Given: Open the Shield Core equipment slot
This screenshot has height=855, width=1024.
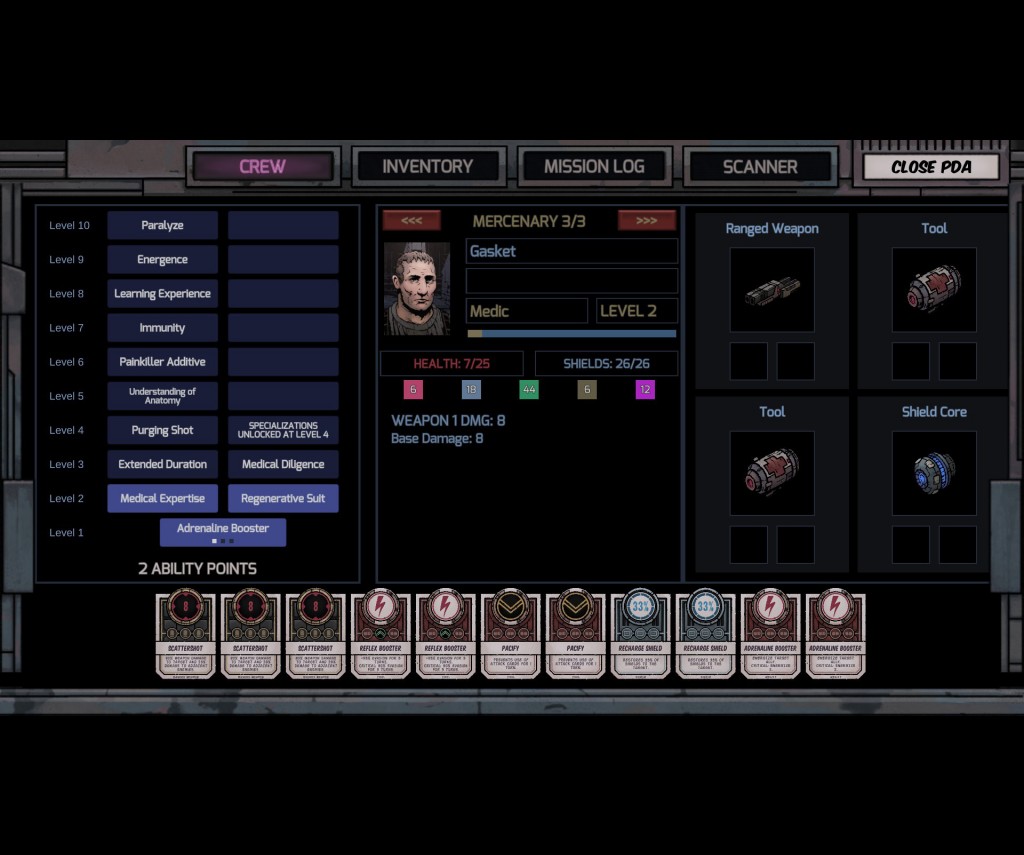Looking at the screenshot, I should point(934,473).
